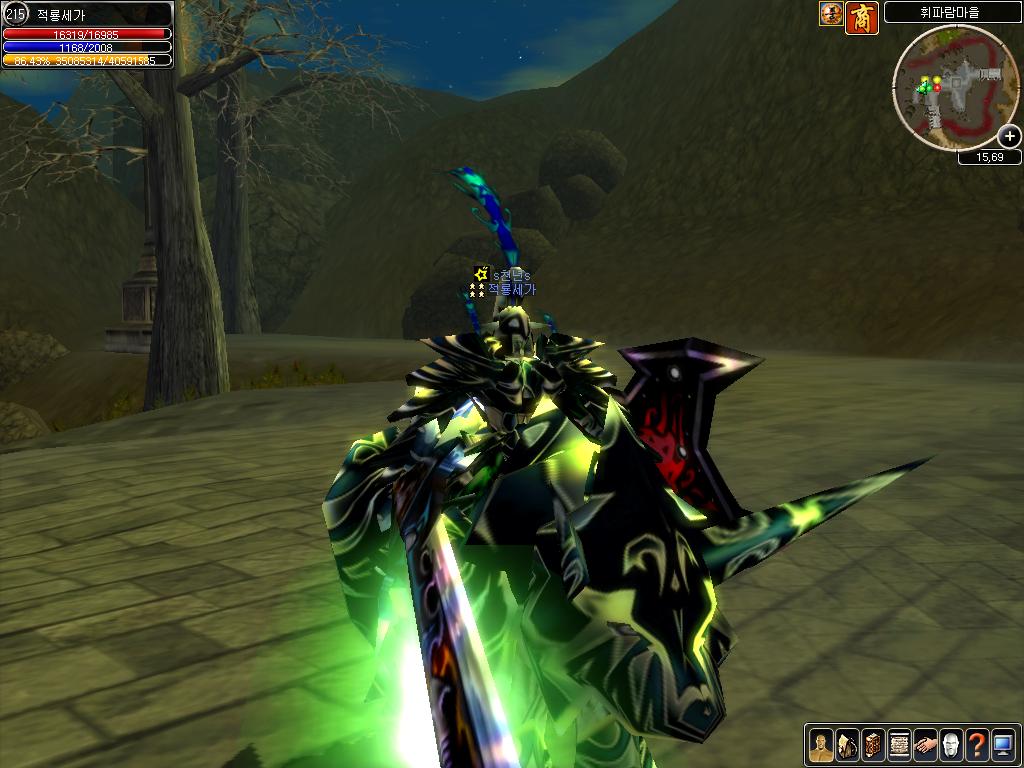The height and width of the screenshot is (768, 1024).
Task: Open system options via the monitor icon
Action: (x=1003, y=745)
